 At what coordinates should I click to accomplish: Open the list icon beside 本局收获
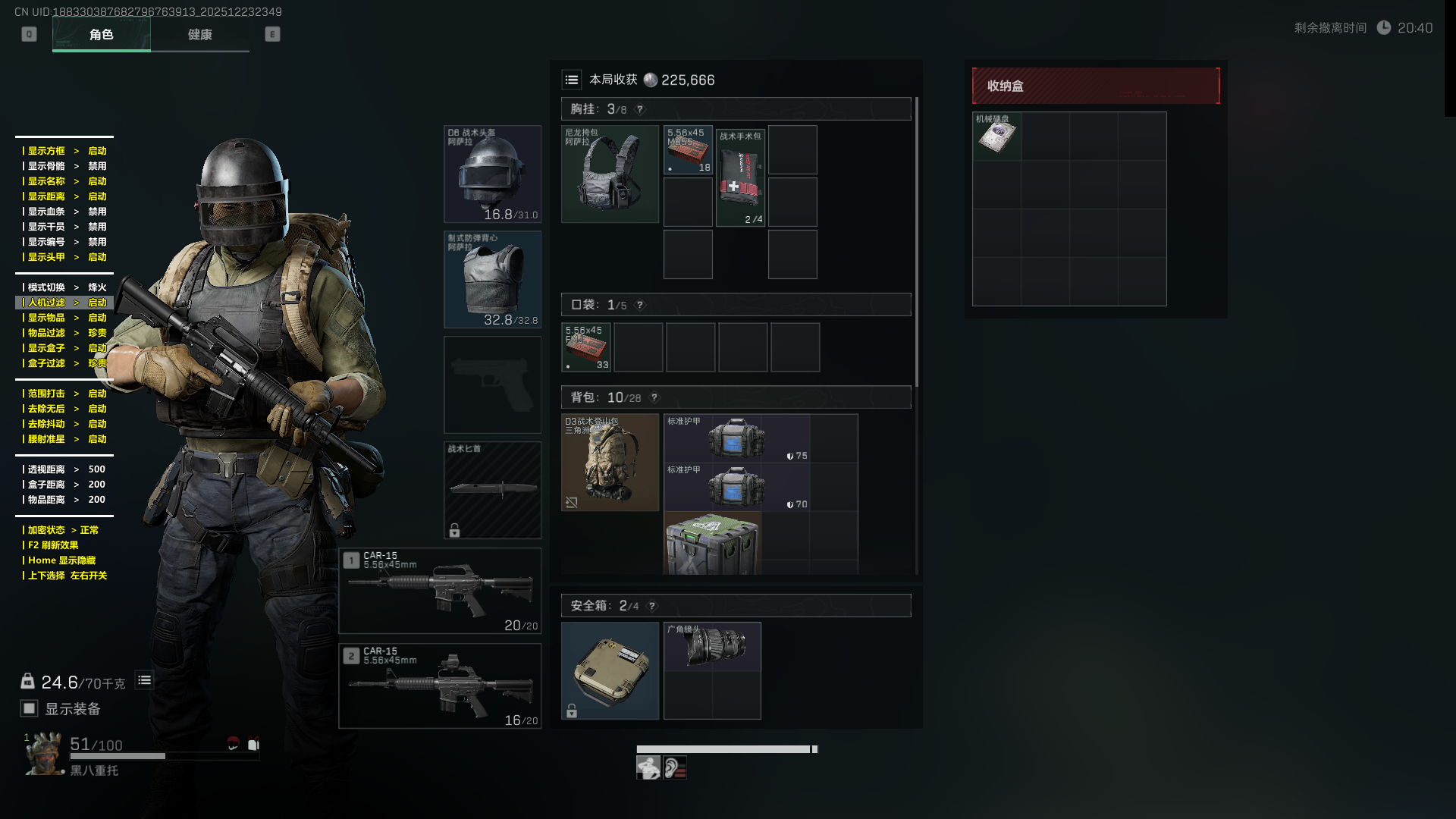tap(572, 80)
